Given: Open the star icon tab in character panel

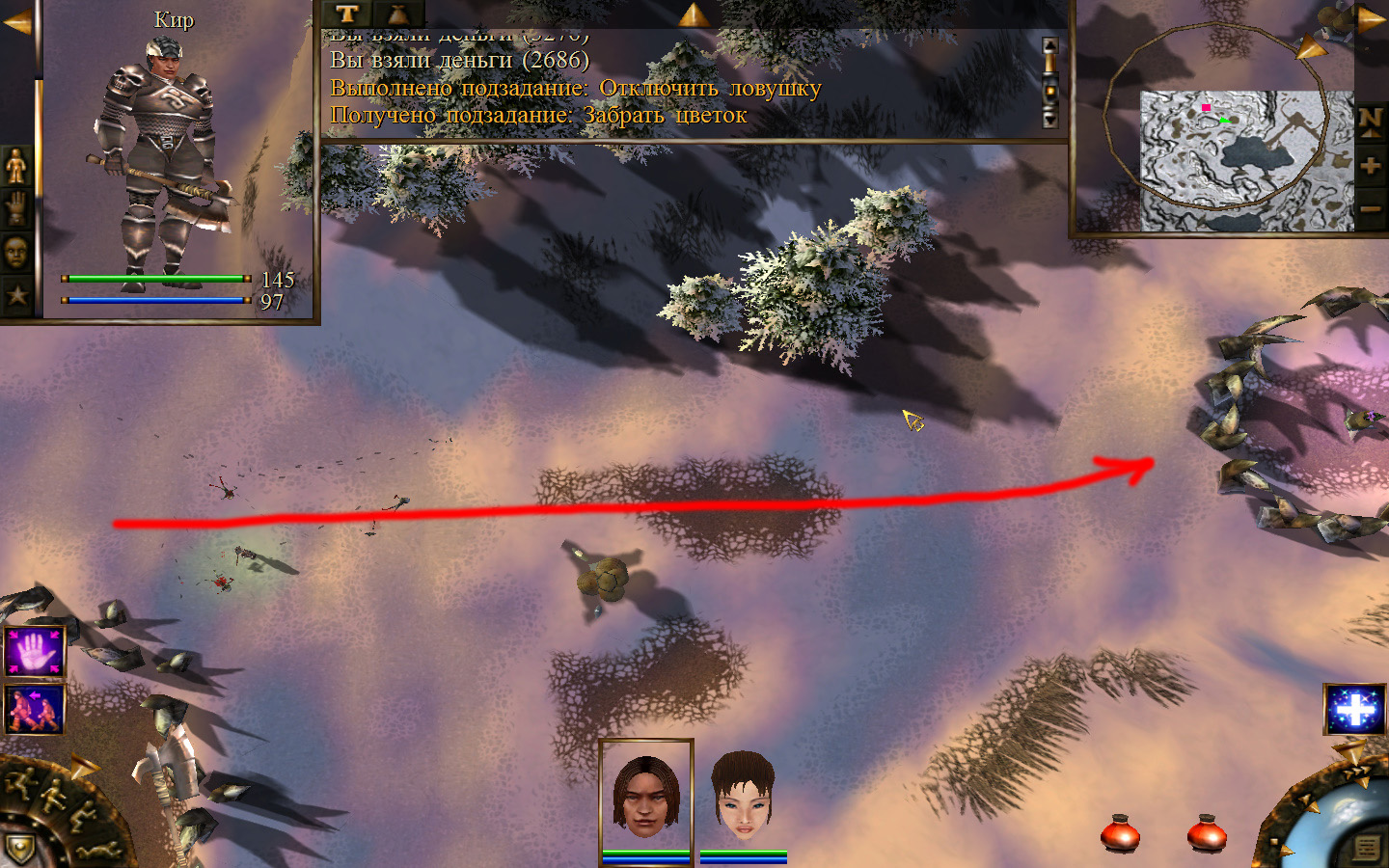Looking at the screenshot, I should [16, 294].
